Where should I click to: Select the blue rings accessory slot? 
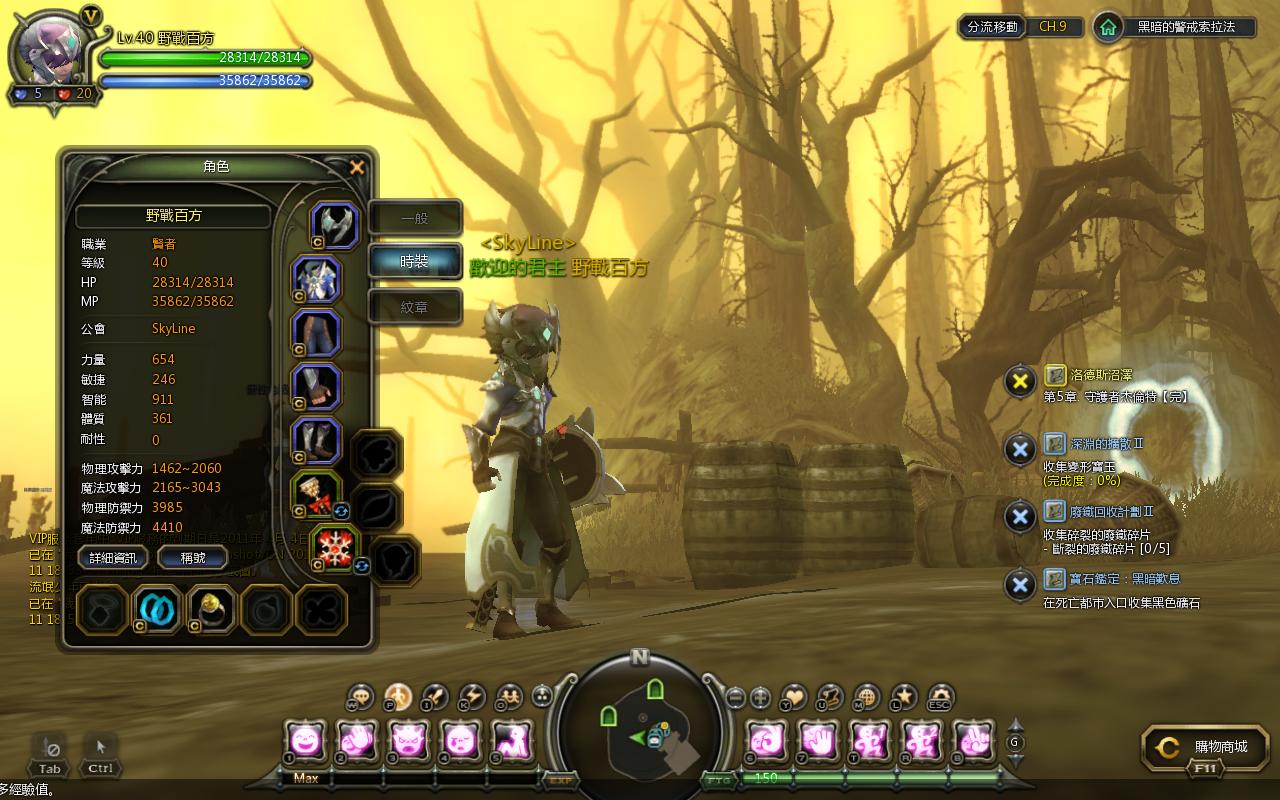(x=157, y=608)
